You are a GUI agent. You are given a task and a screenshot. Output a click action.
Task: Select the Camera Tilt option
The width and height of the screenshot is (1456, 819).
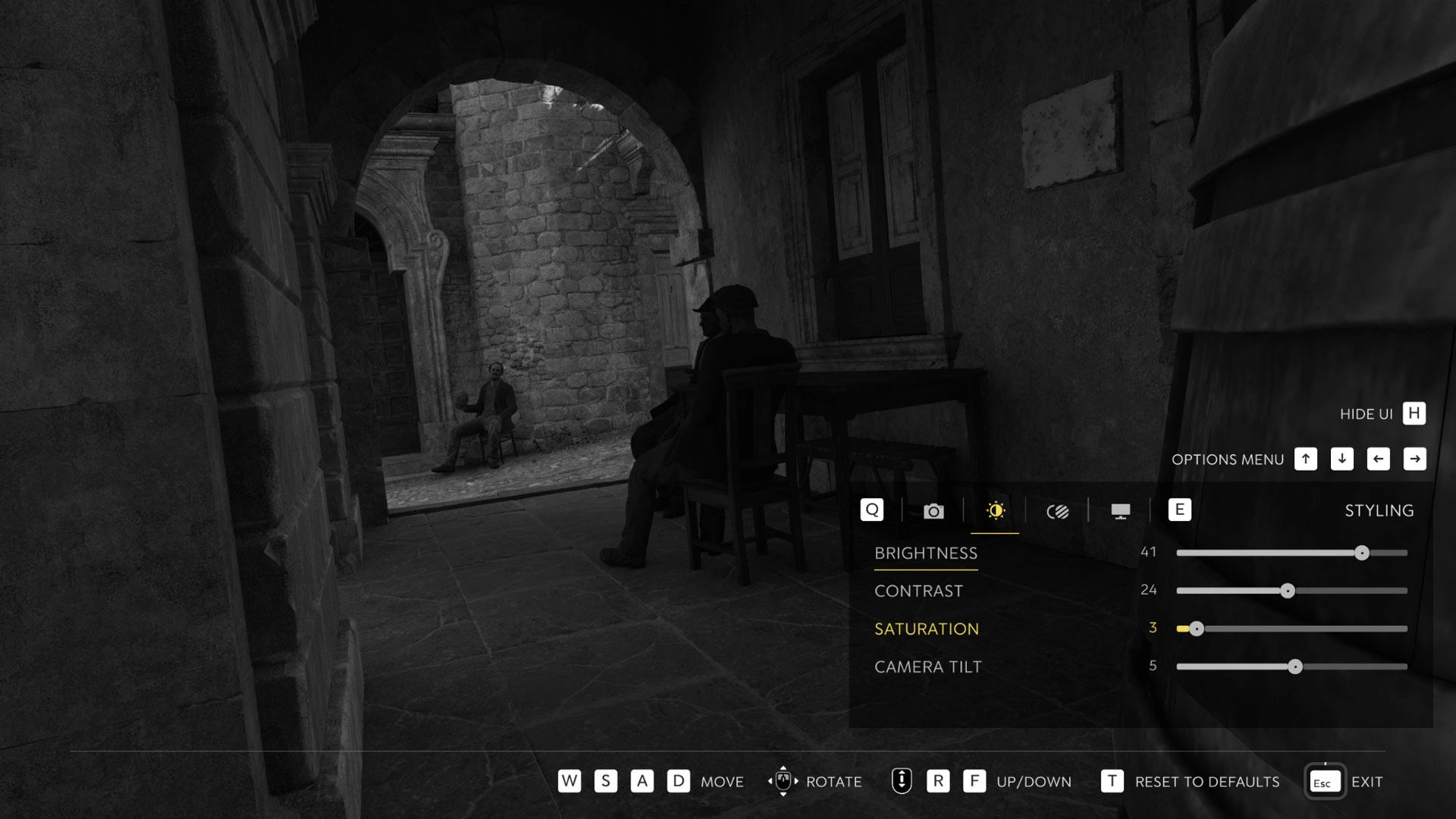point(927,667)
